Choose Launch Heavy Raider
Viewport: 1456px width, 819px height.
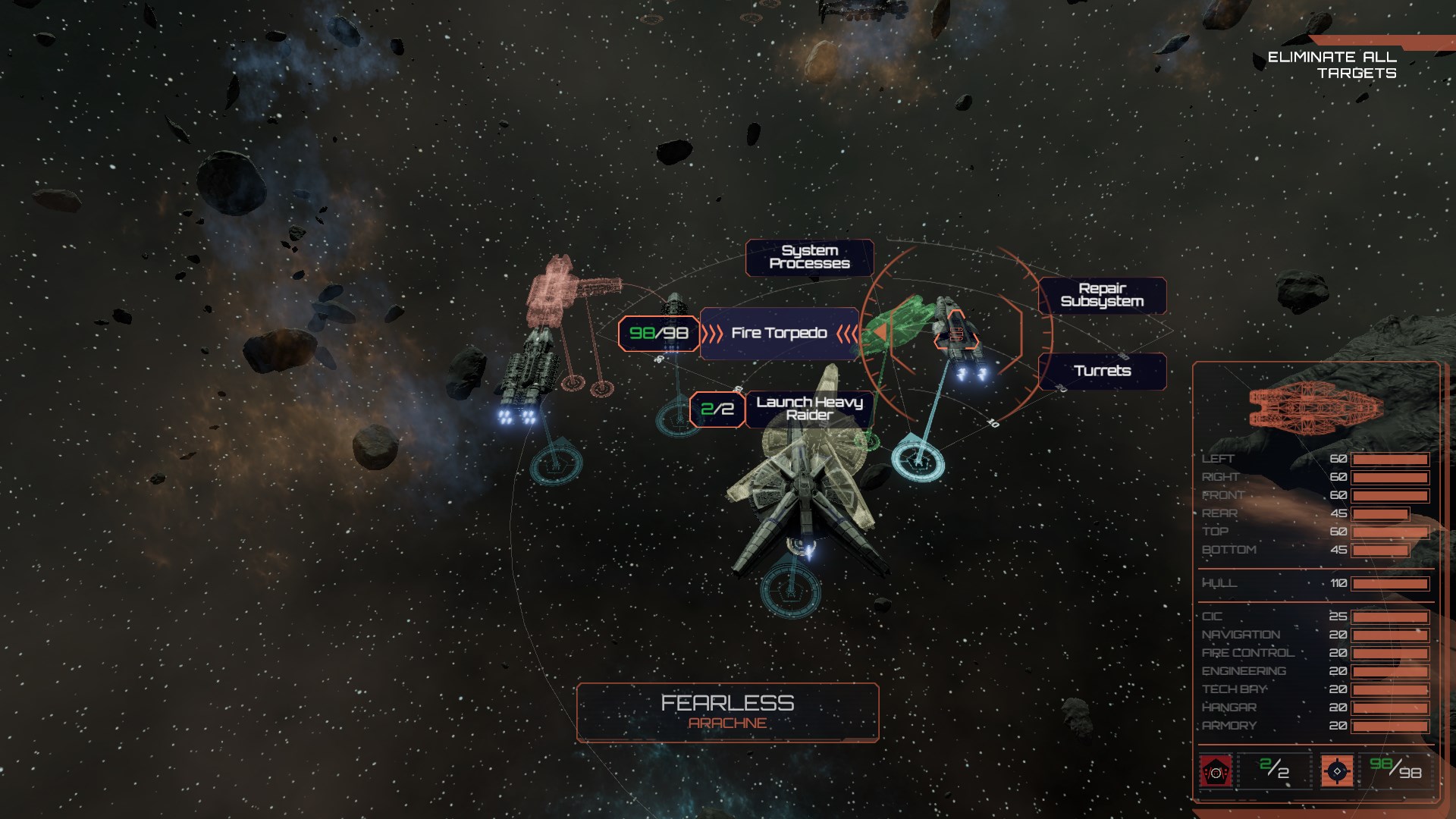809,409
